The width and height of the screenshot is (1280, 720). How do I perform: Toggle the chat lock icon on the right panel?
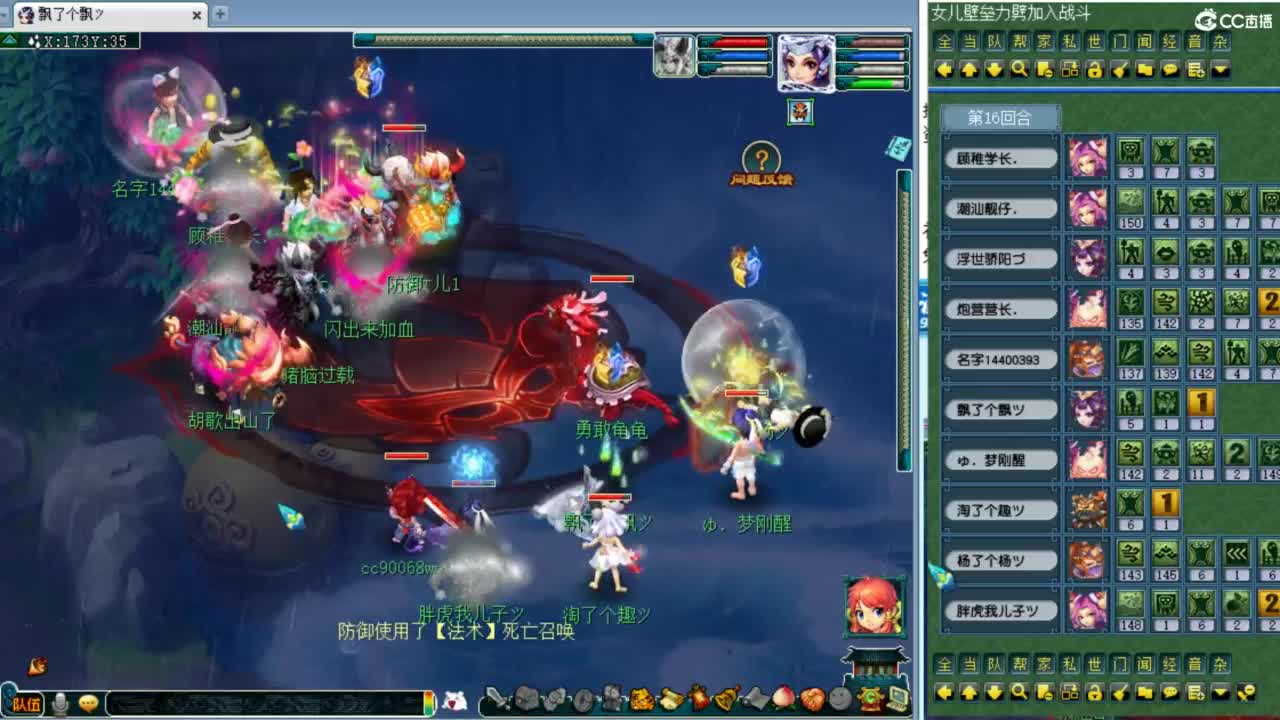[1096, 70]
